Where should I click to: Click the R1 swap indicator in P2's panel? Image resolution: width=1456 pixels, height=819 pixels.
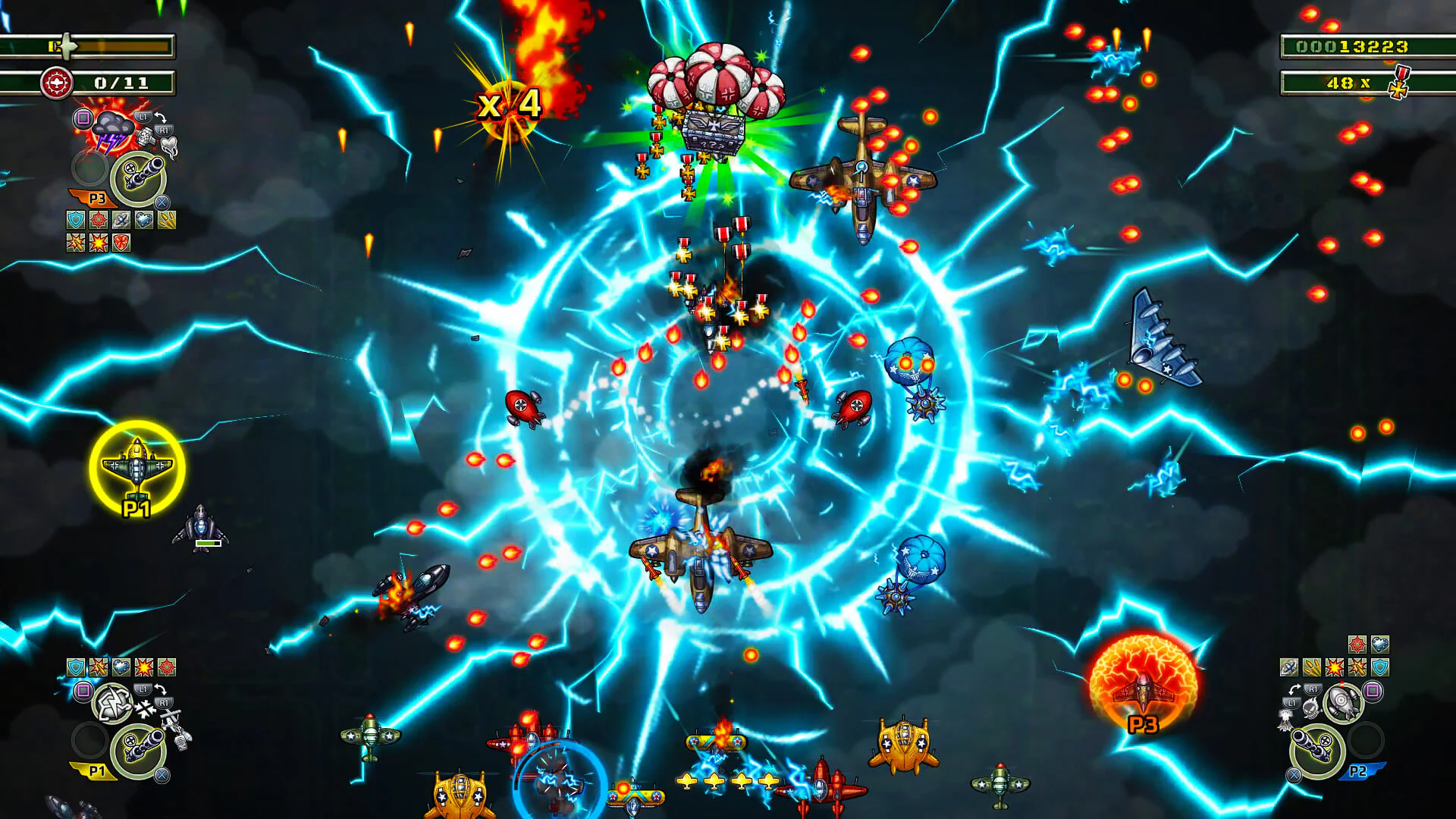pyautogui.click(x=1313, y=689)
